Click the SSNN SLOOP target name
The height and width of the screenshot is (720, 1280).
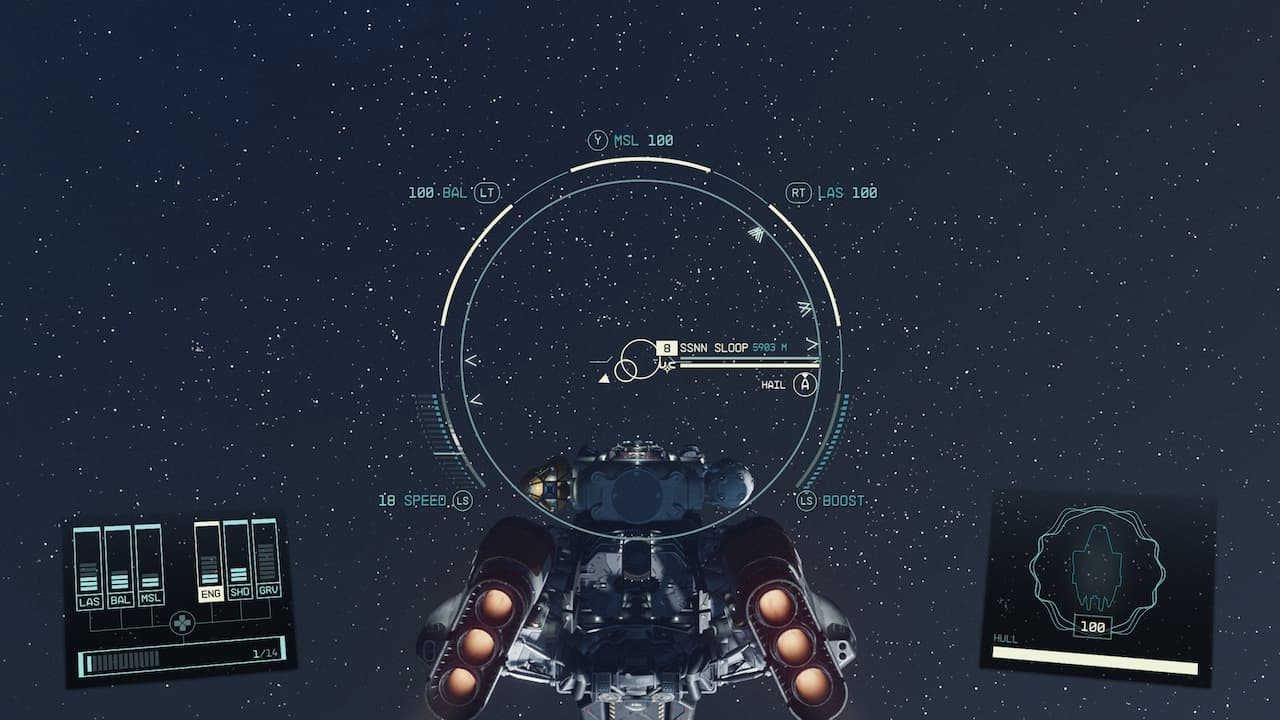(713, 348)
